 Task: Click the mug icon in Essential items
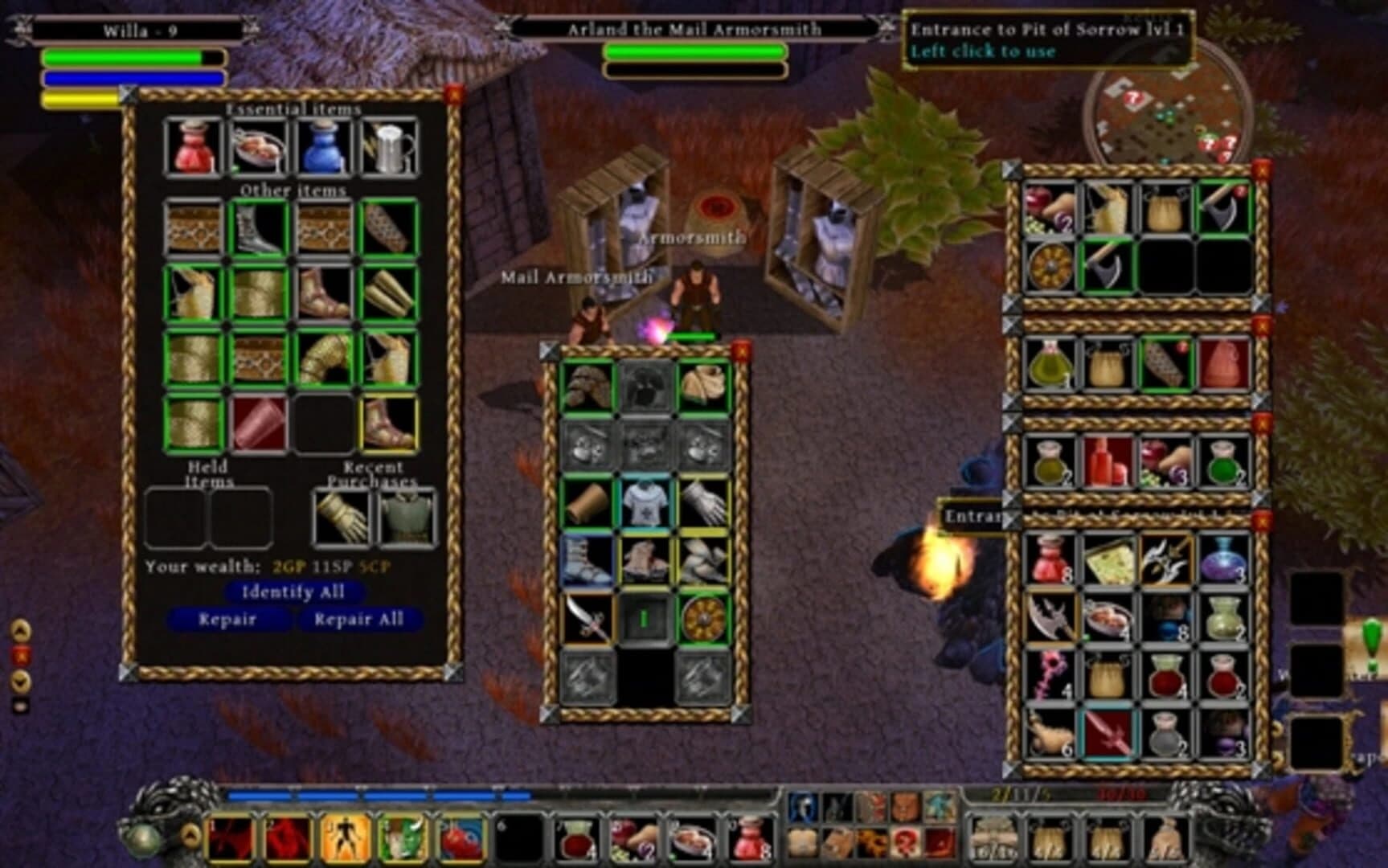(x=391, y=147)
